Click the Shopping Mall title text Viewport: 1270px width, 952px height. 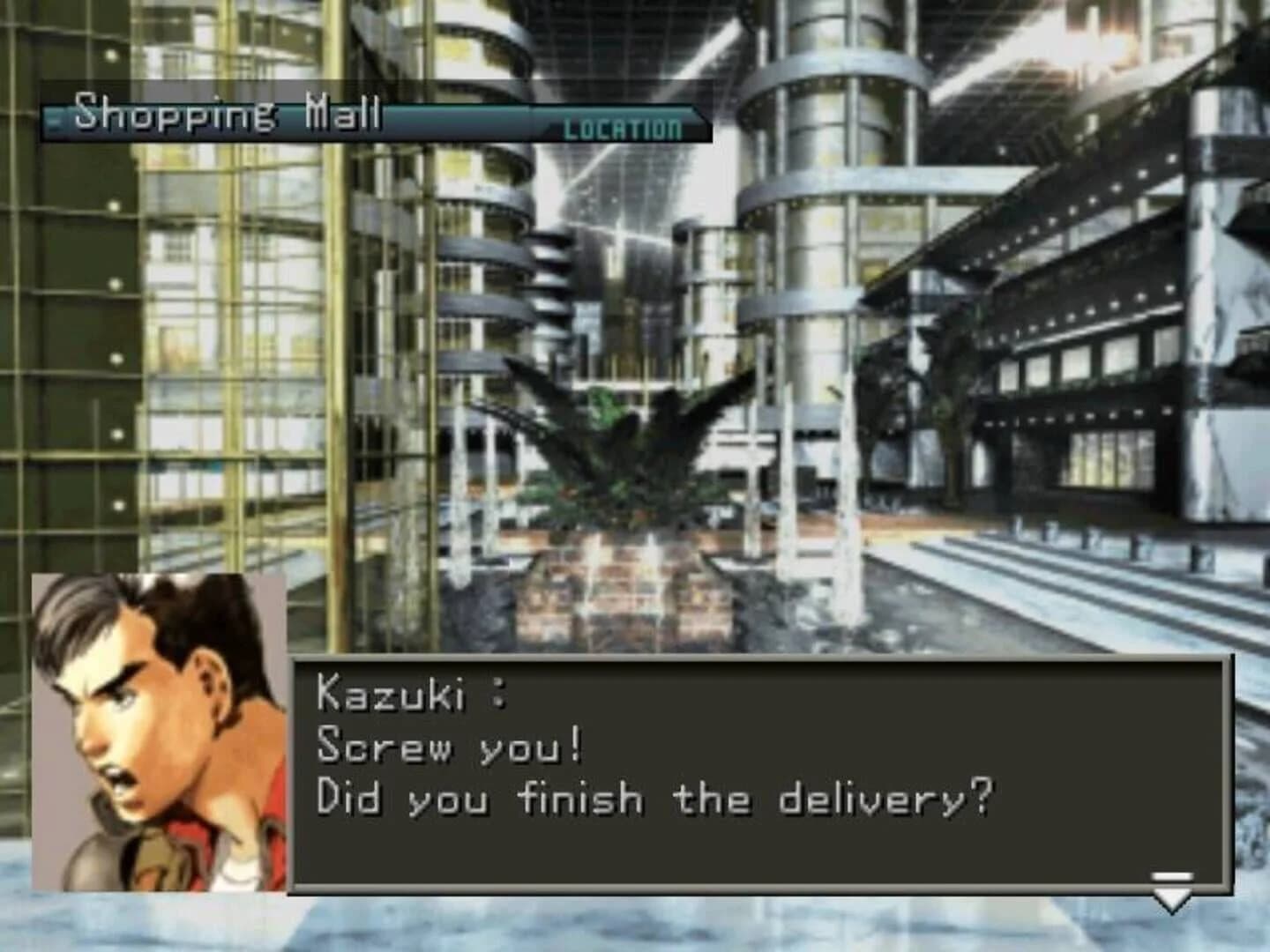tap(229, 113)
